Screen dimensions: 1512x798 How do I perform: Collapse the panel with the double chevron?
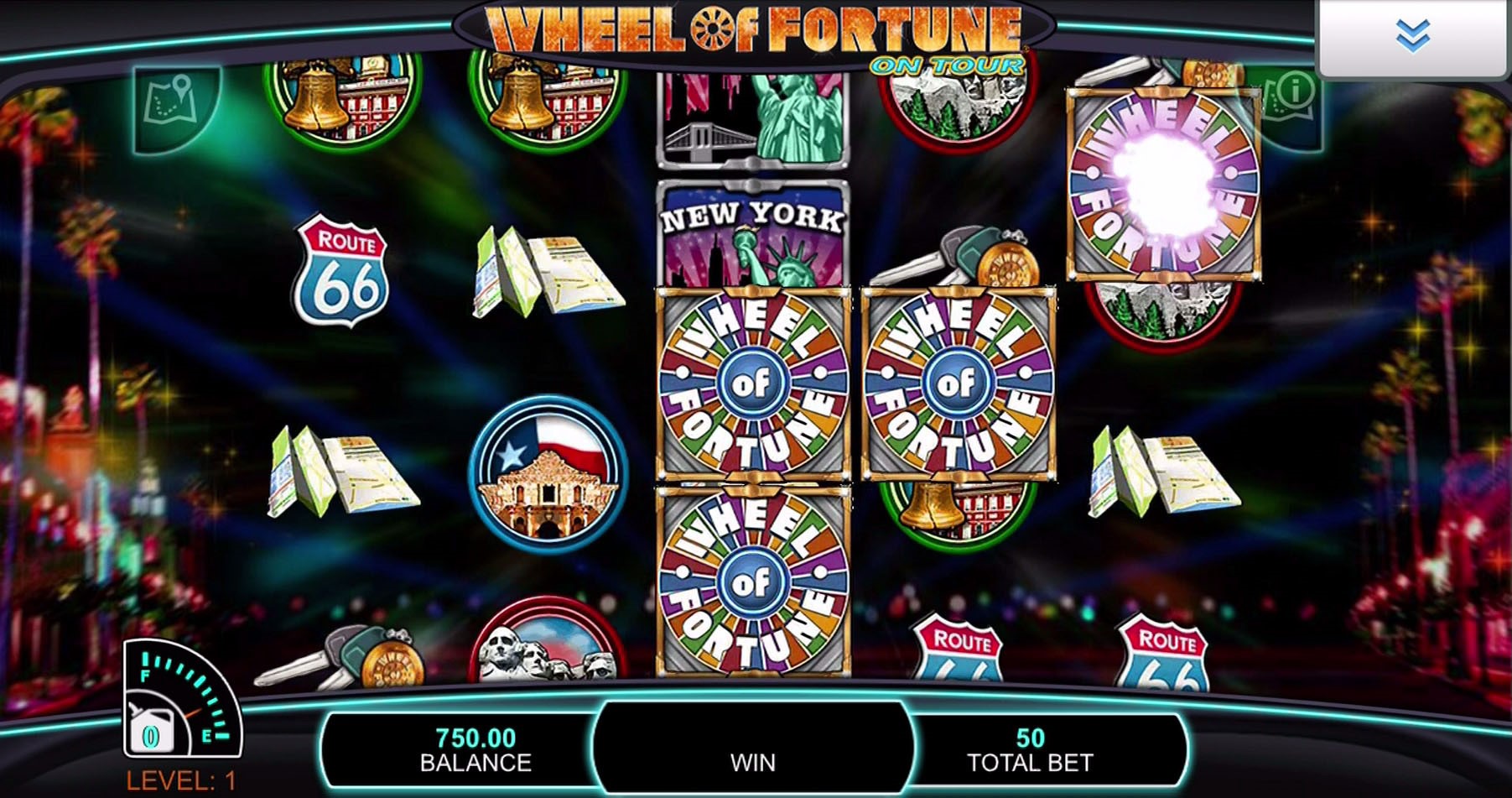point(1412,35)
